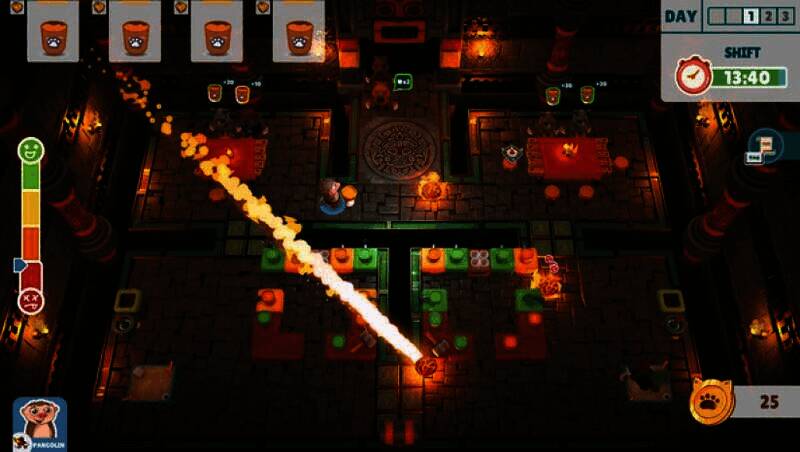Click the red shift alarm clock icon
Screen dimensions: 800x452
click(693, 76)
